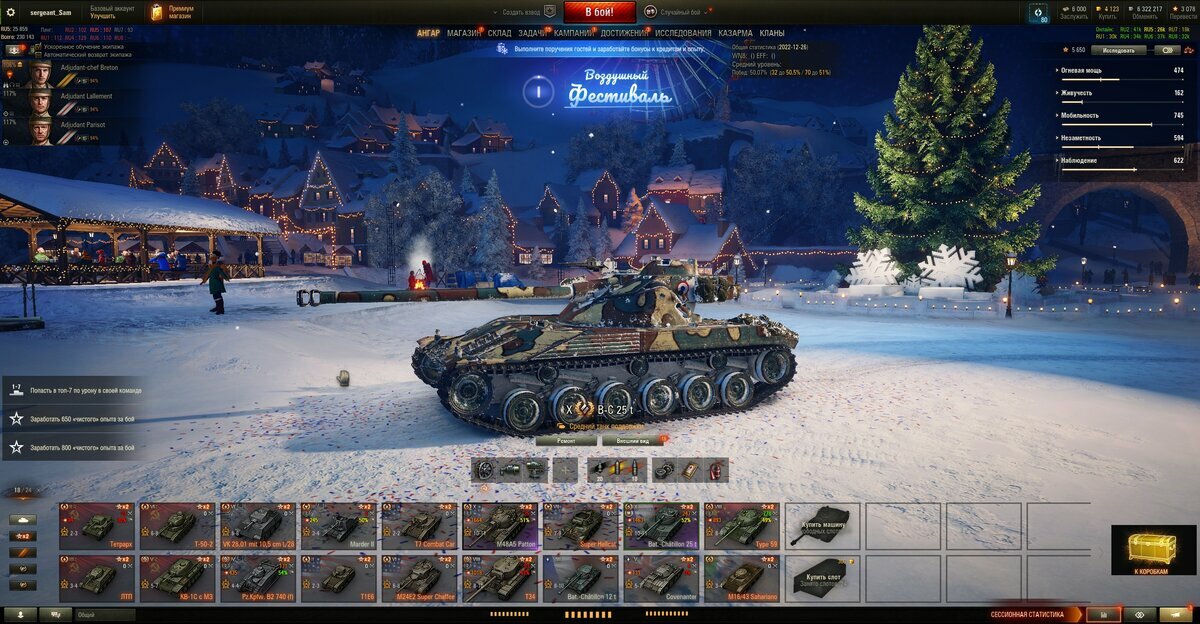Click the Купить слот (buy slot) tile

(822, 579)
